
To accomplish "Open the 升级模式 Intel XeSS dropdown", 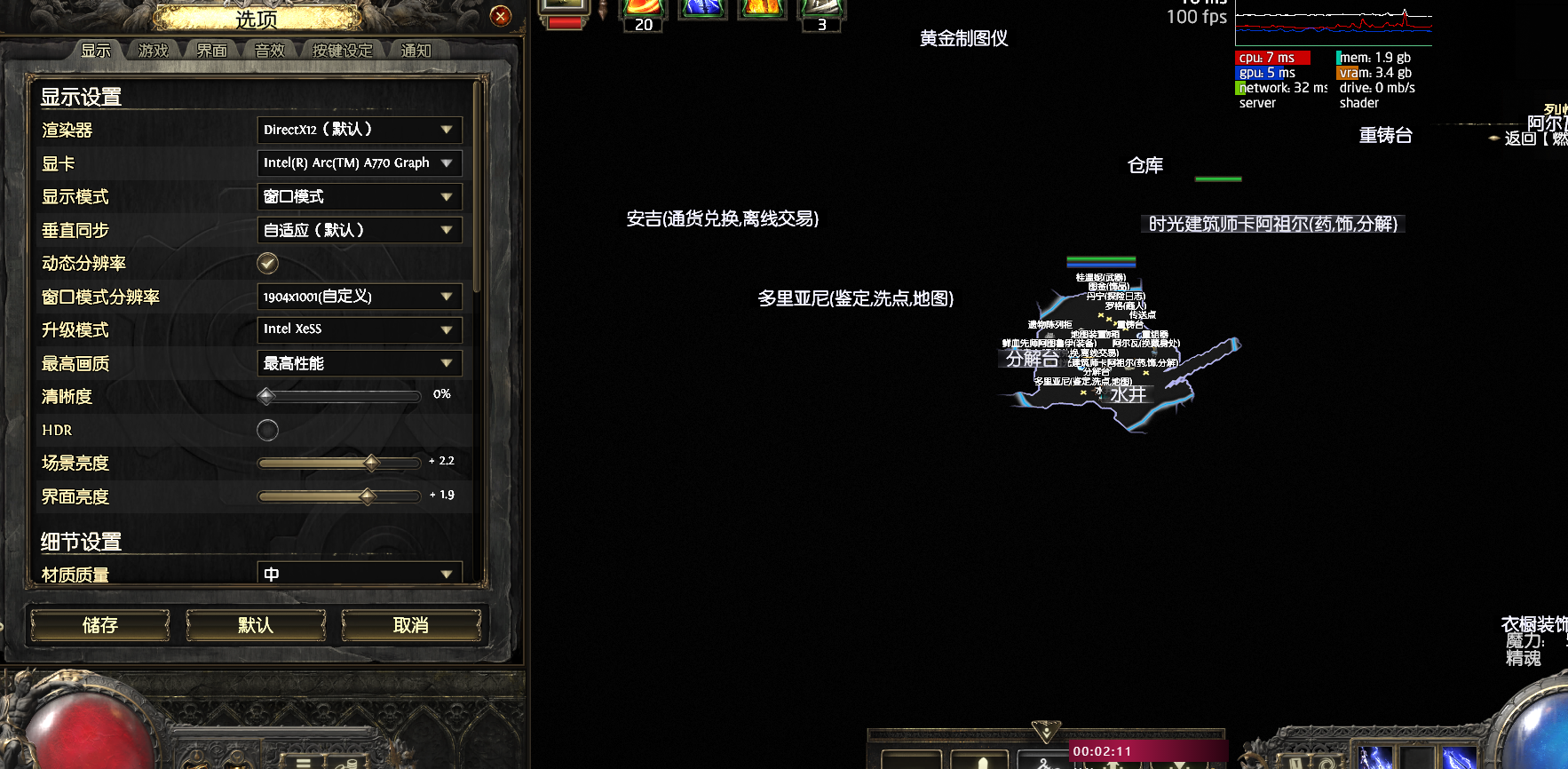I will coord(359,329).
